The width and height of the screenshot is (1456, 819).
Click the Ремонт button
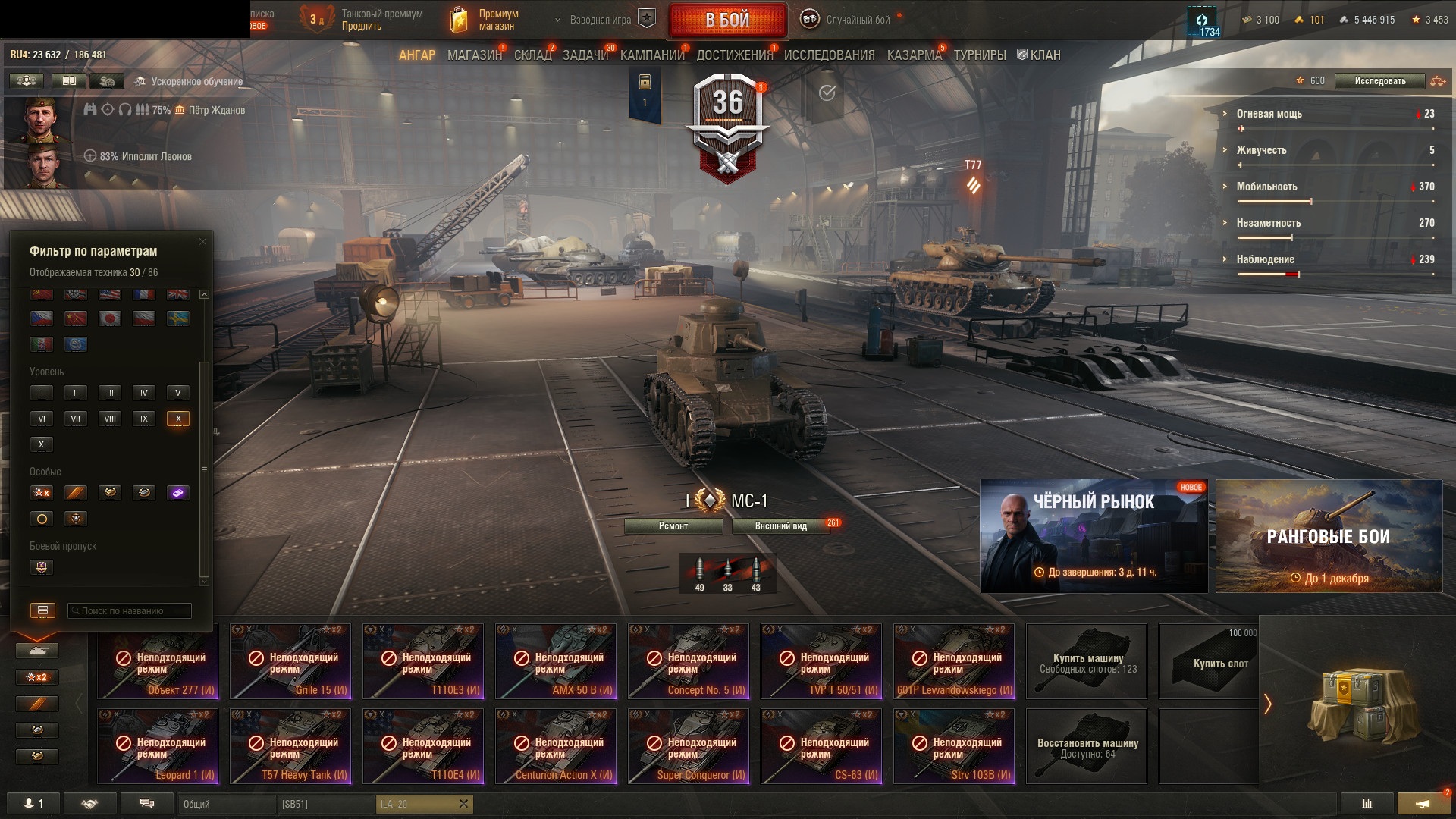pyautogui.click(x=673, y=526)
